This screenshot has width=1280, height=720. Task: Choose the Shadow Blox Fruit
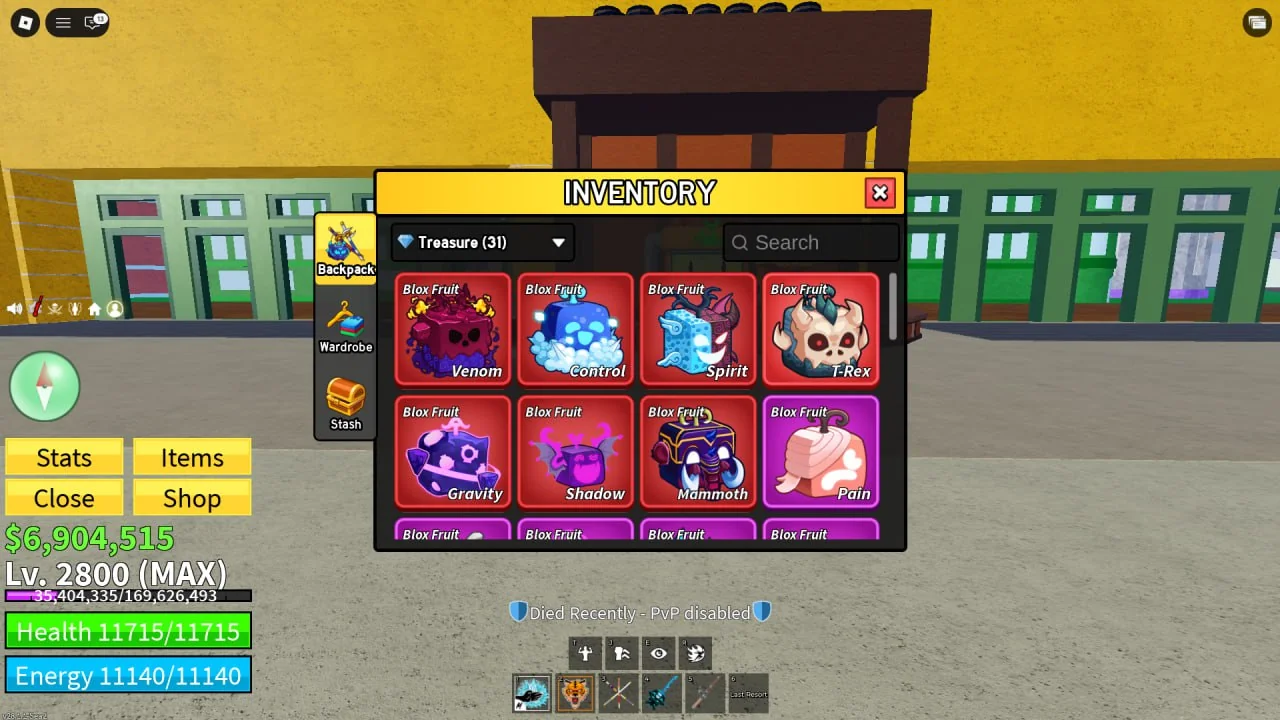(x=576, y=452)
